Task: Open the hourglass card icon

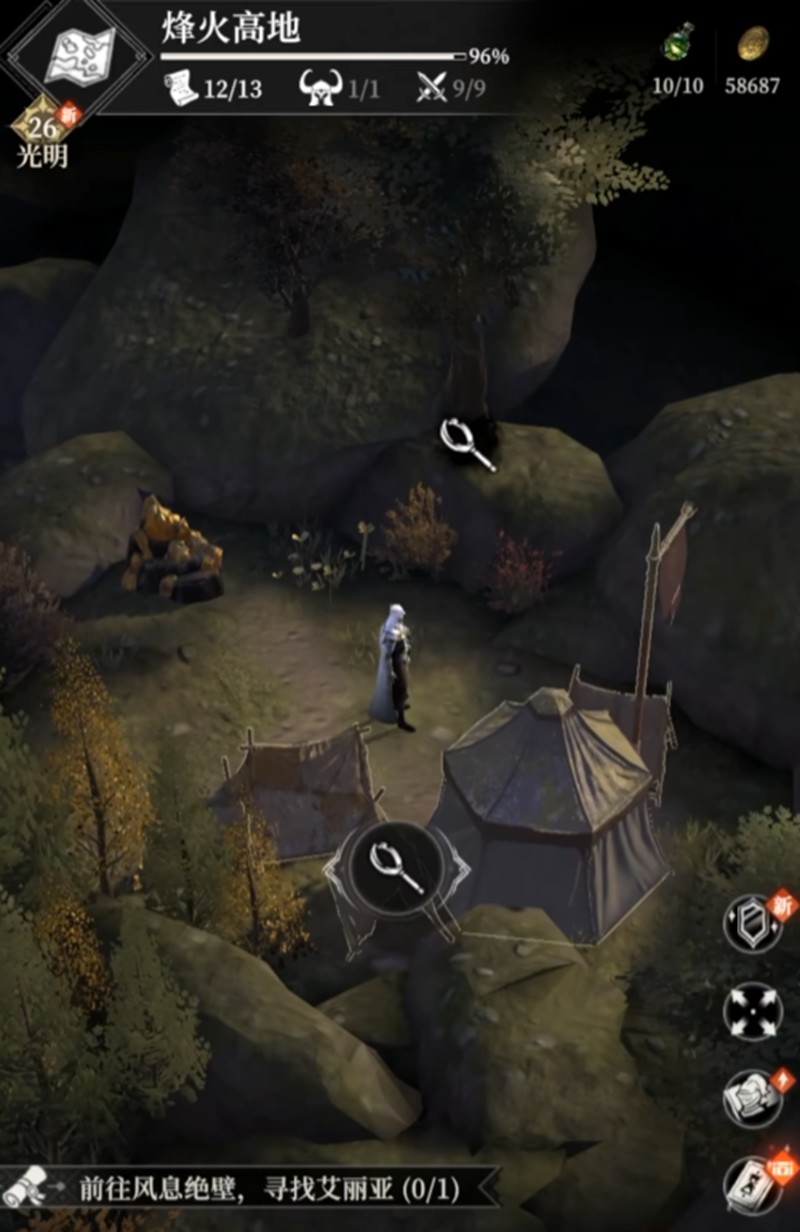Action: point(752,1184)
